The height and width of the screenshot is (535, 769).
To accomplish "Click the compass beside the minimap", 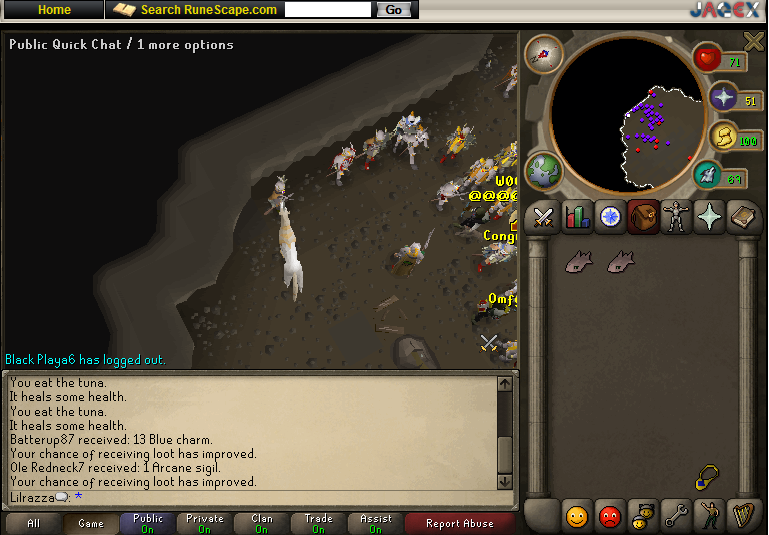I will click(x=544, y=54).
